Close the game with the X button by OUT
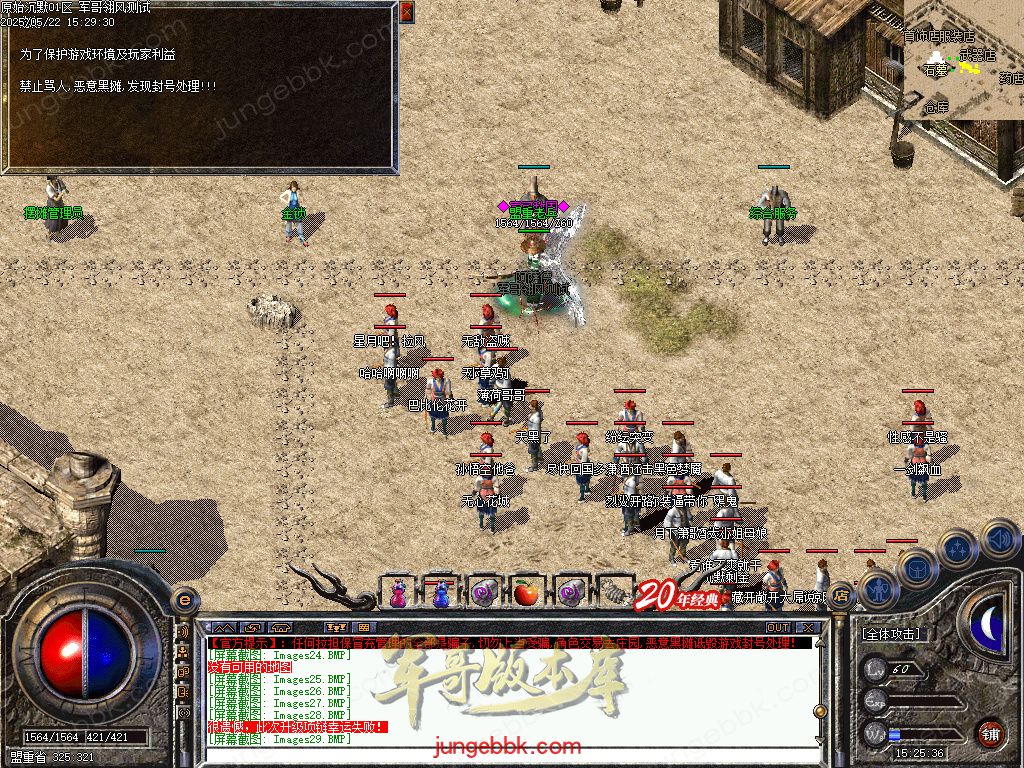Image resolution: width=1024 pixels, height=768 pixels. pyautogui.click(x=808, y=628)
